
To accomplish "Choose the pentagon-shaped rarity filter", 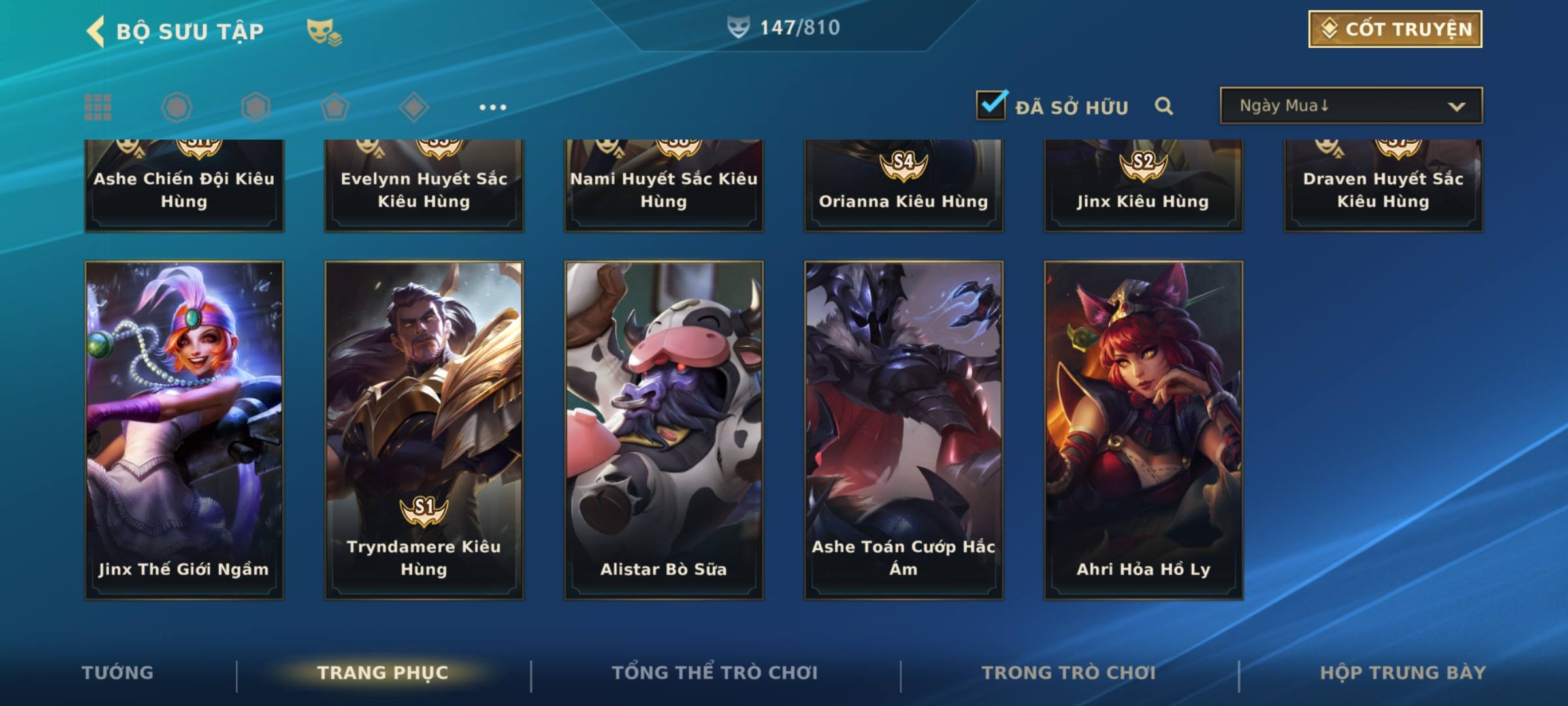I will (335, 107).
